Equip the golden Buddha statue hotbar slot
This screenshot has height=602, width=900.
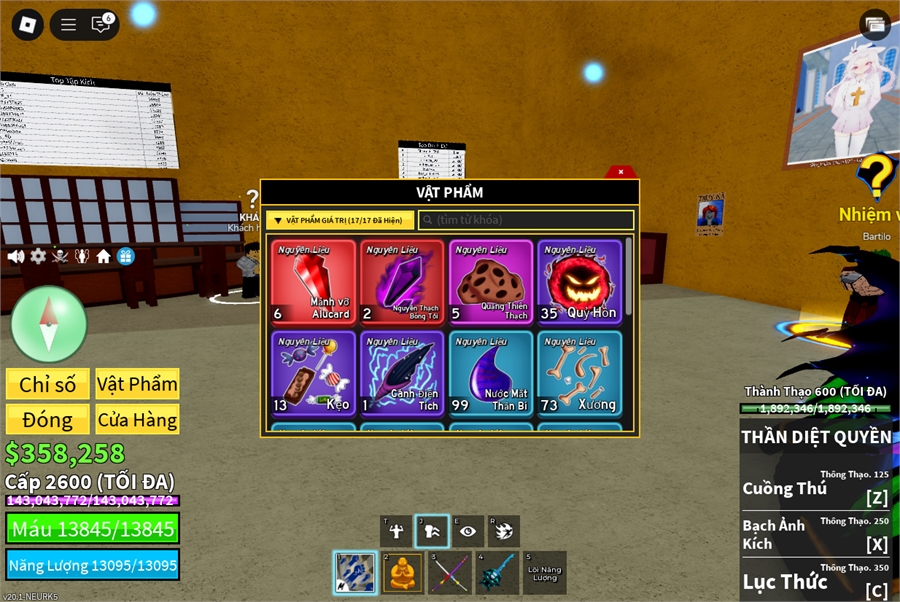402,573
